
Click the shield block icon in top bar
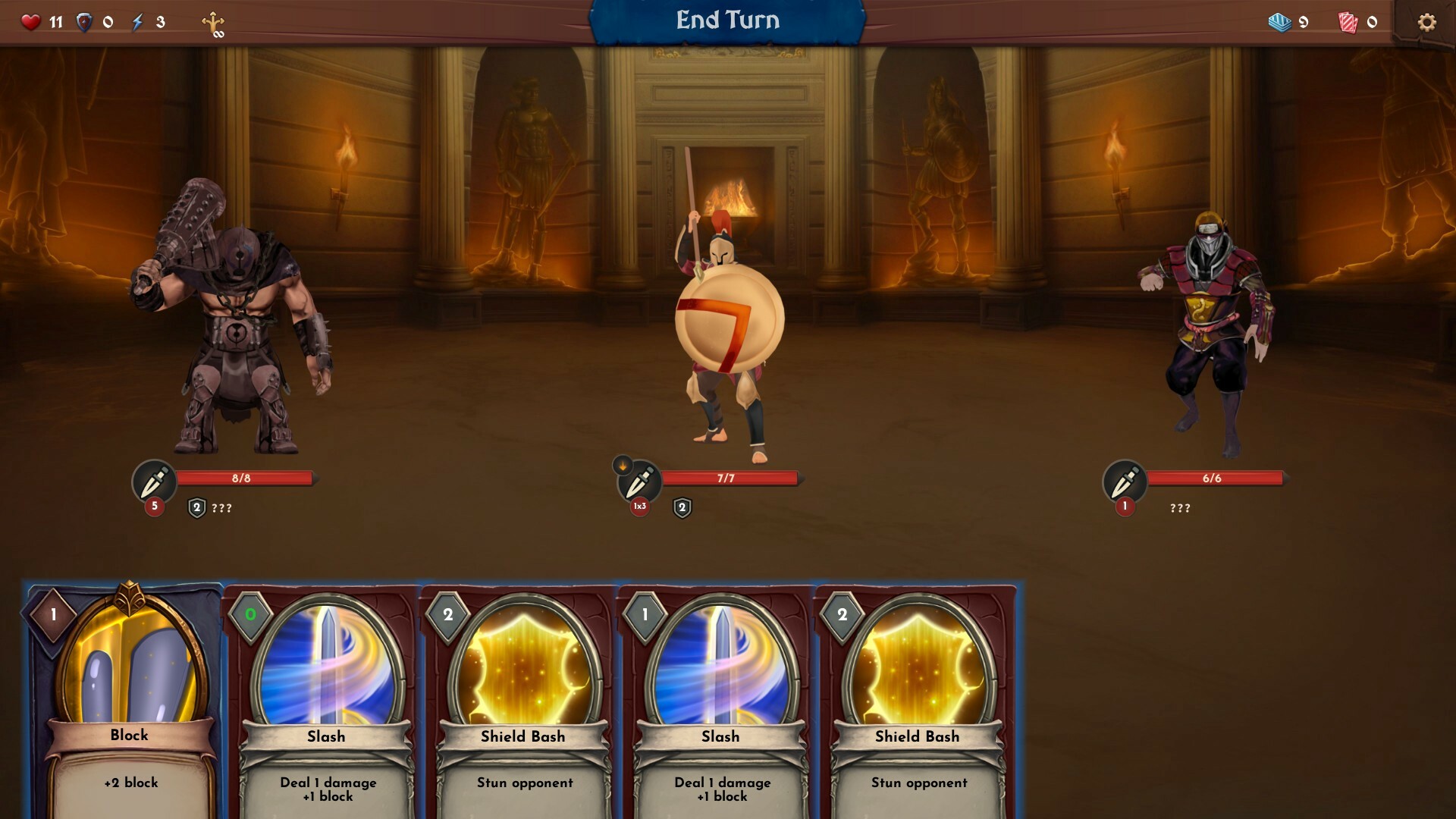(x=86, y=22)
